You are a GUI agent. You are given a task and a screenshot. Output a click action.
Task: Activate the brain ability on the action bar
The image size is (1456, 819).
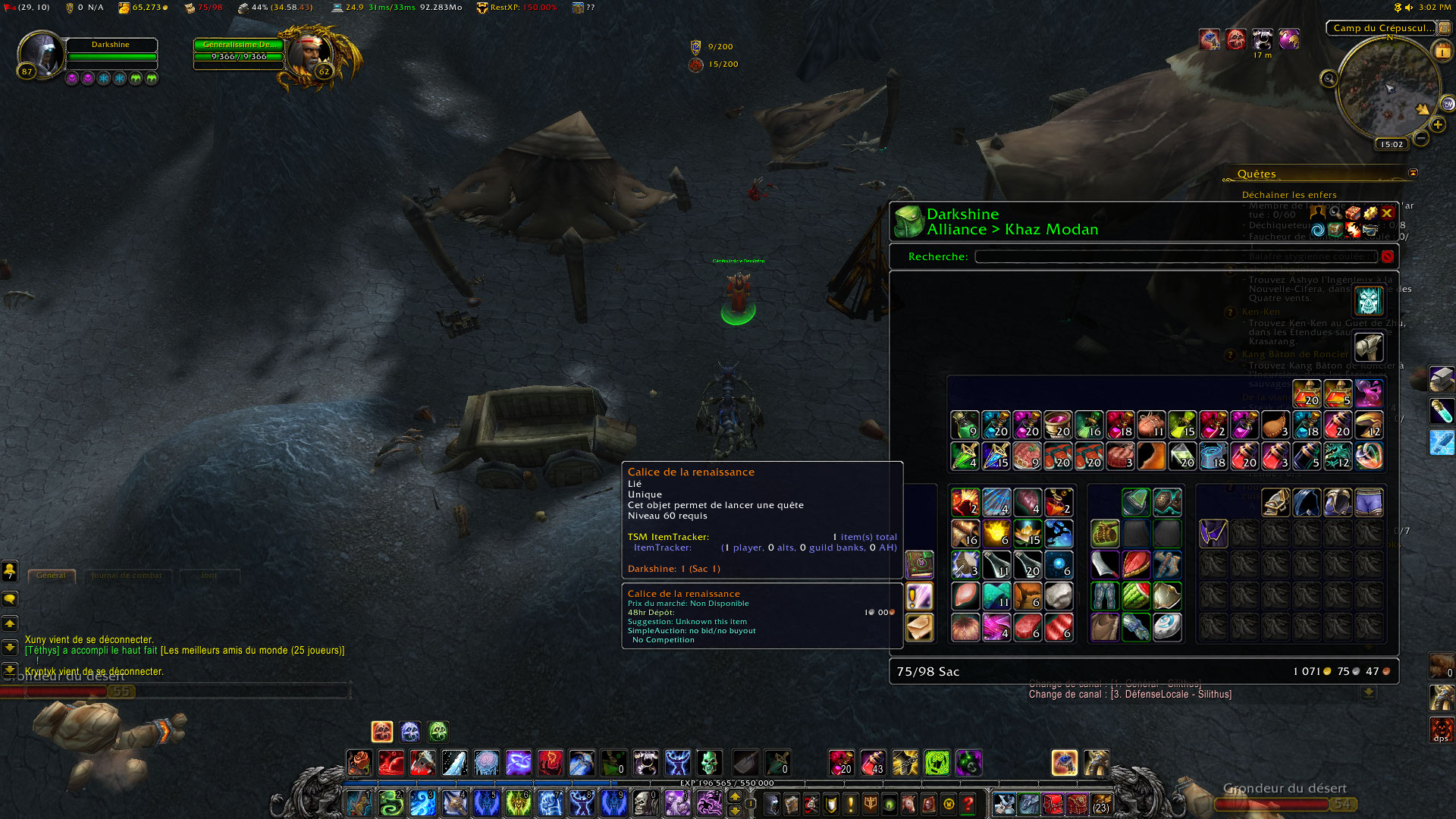pos(486,762)
